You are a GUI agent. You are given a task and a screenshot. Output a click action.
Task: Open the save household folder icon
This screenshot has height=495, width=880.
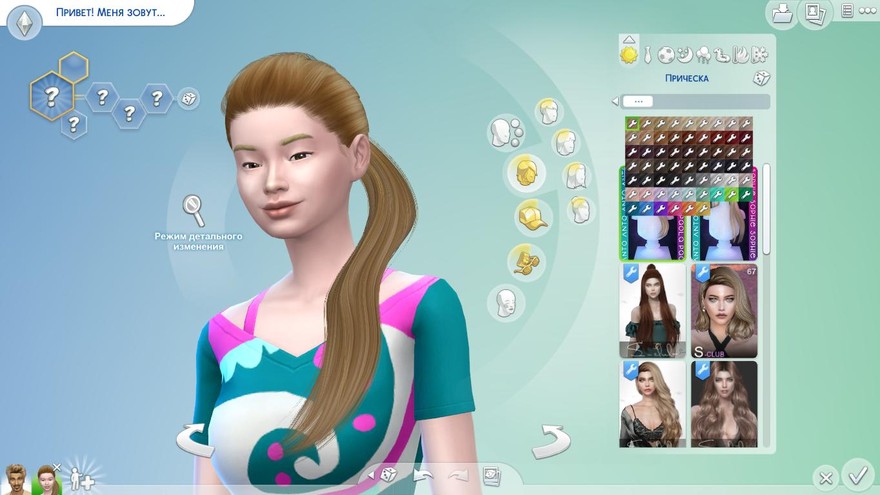pos(781,13)
